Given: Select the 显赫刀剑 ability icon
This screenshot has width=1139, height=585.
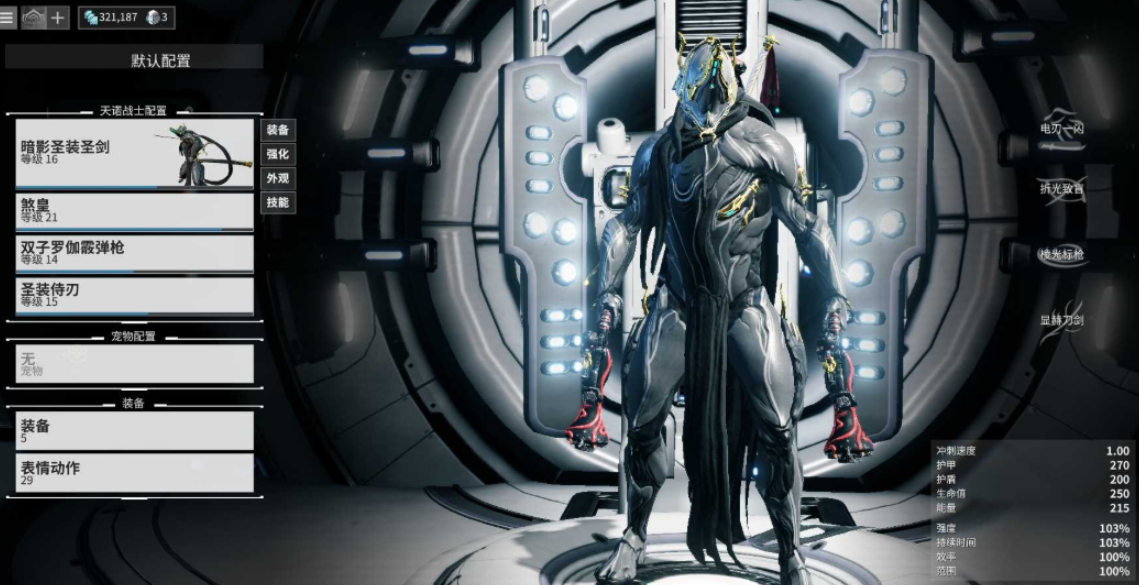Looking at the screenshot, I should [1061, 322].
